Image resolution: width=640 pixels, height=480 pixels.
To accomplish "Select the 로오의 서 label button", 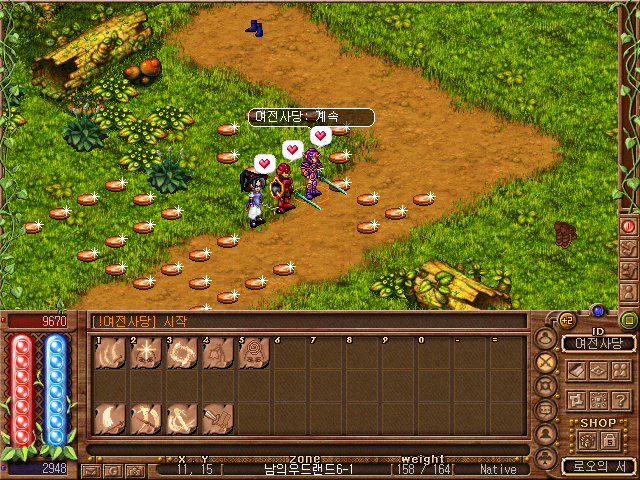I will pos(599,466).
